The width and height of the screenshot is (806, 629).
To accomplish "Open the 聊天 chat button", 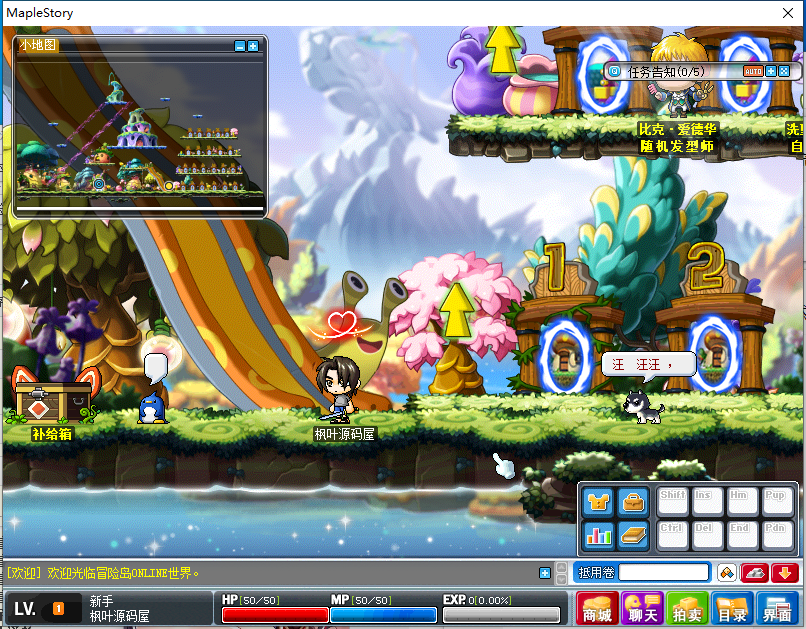I will 642,609.
